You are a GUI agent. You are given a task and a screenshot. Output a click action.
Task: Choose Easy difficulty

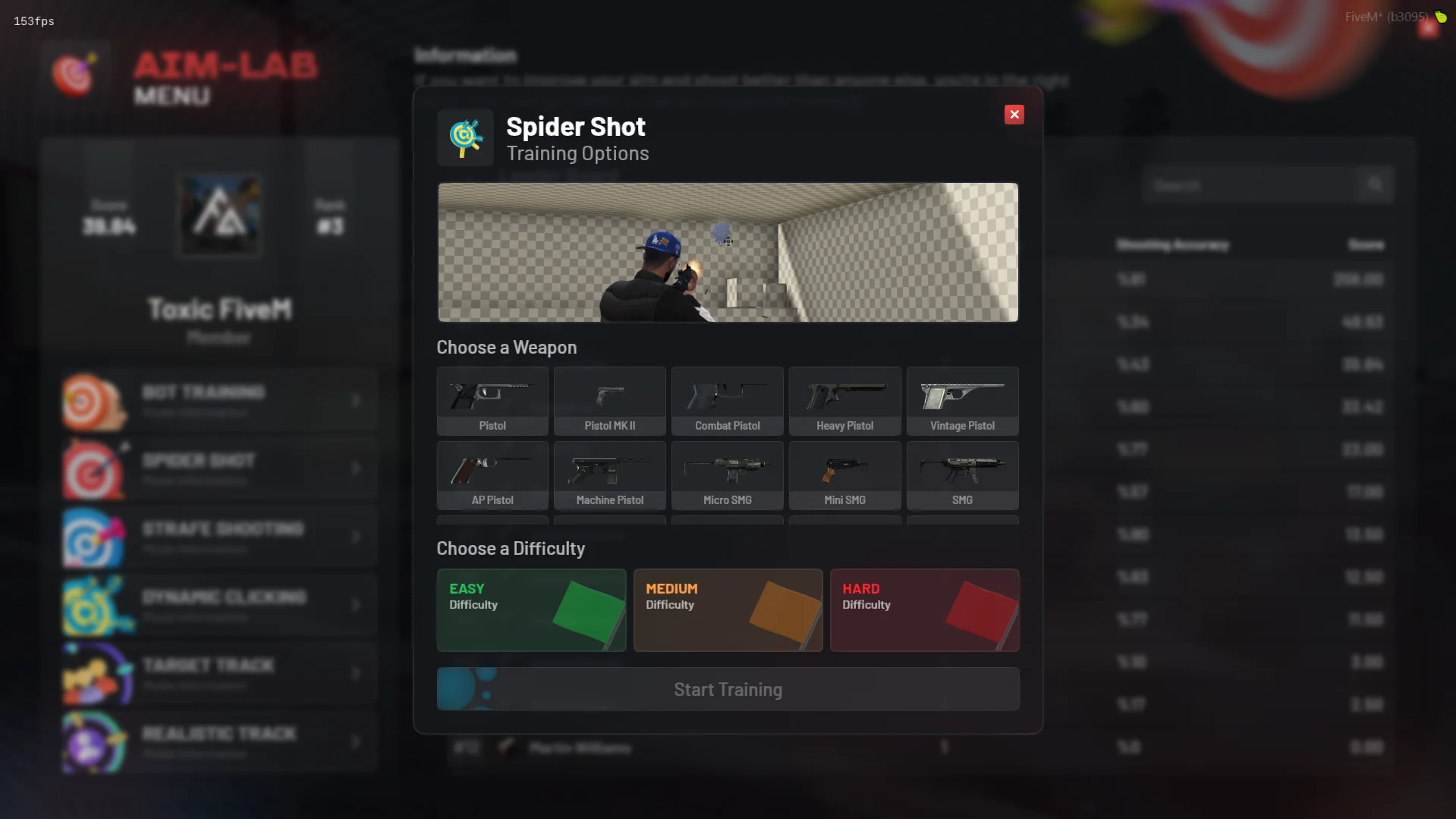[531, 610]
